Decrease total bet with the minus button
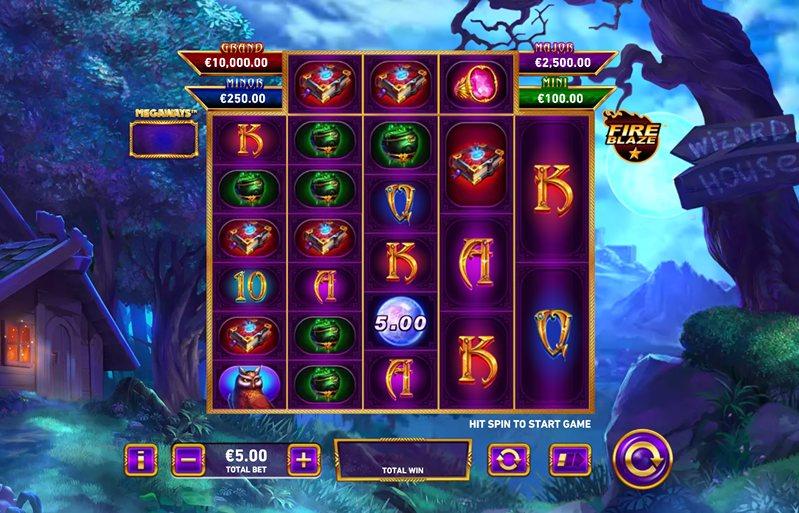799x513 pixels. coord(188,460)
